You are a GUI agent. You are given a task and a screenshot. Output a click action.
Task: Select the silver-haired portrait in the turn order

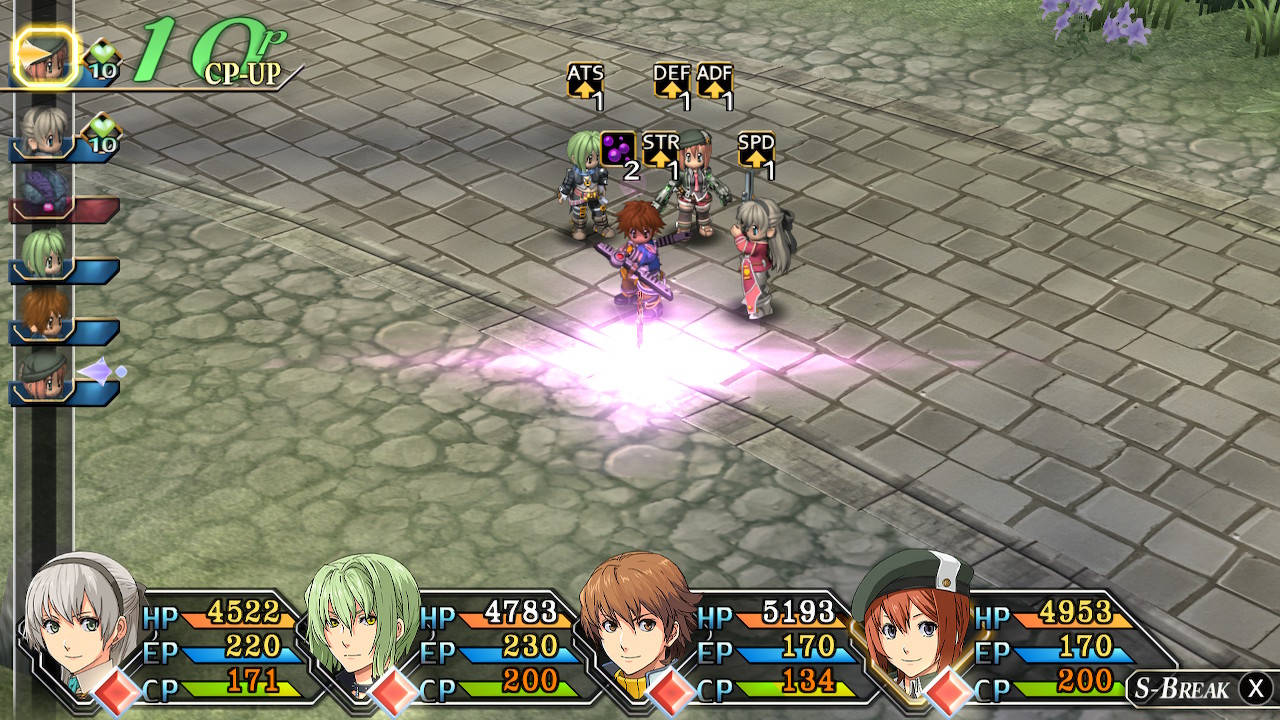[45, 131]
